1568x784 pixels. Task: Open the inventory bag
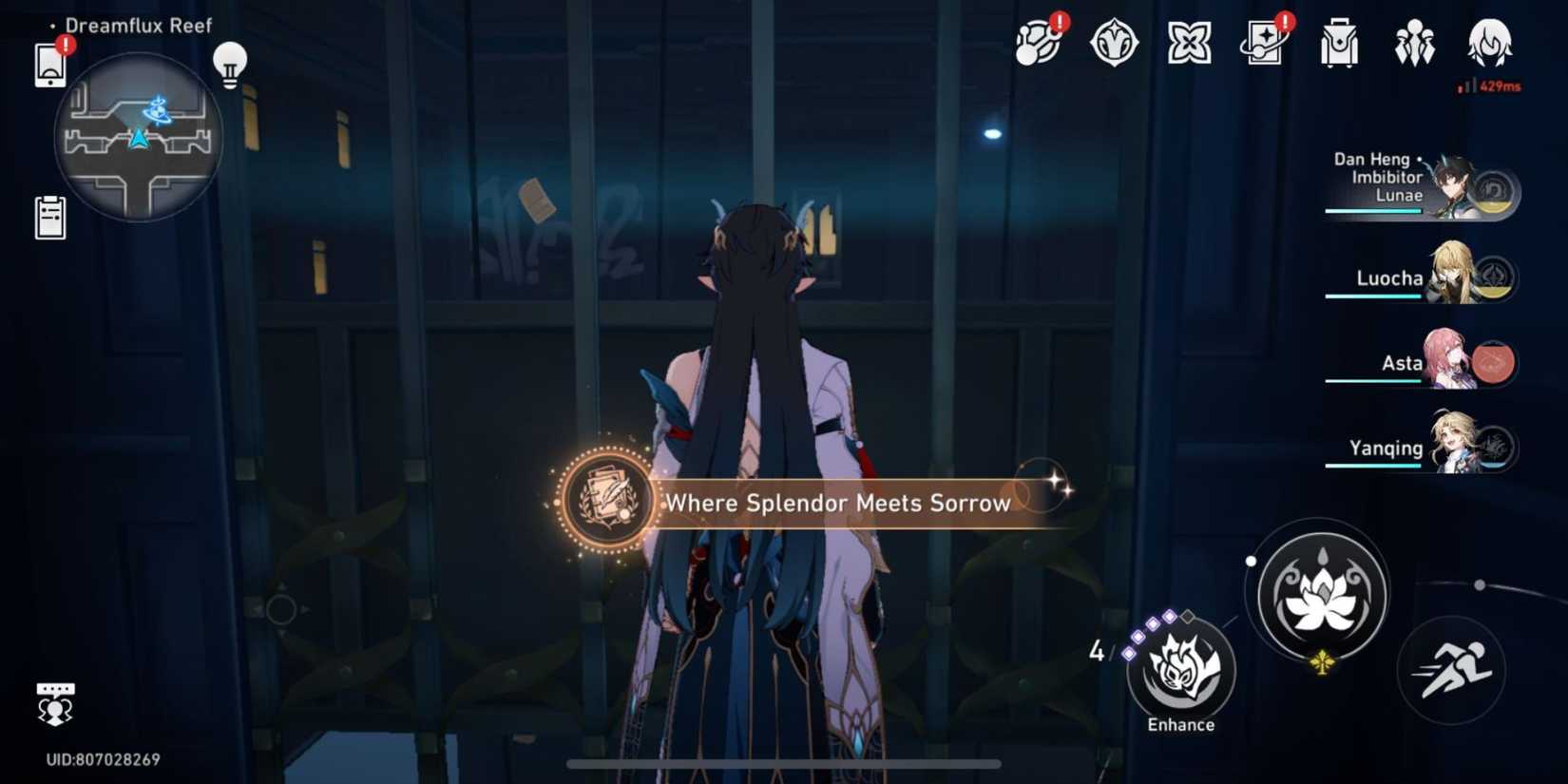(x=1340, y=43)
